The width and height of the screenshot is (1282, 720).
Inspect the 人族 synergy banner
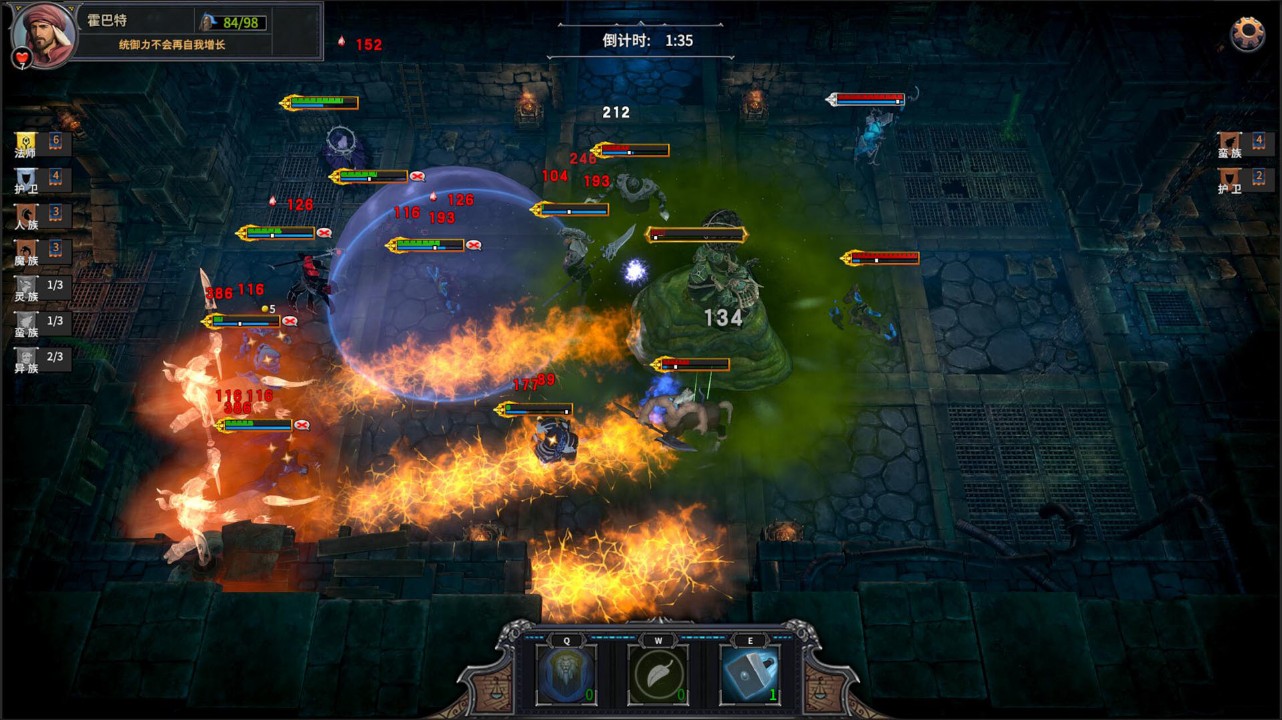40,216
